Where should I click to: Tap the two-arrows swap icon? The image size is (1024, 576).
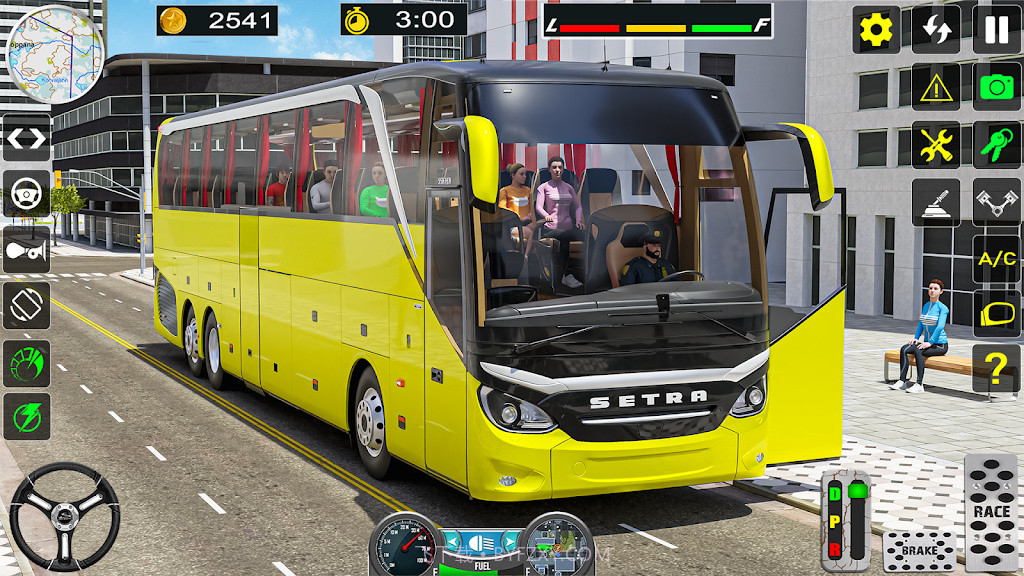pyautogui.click(x=936, y=30)
